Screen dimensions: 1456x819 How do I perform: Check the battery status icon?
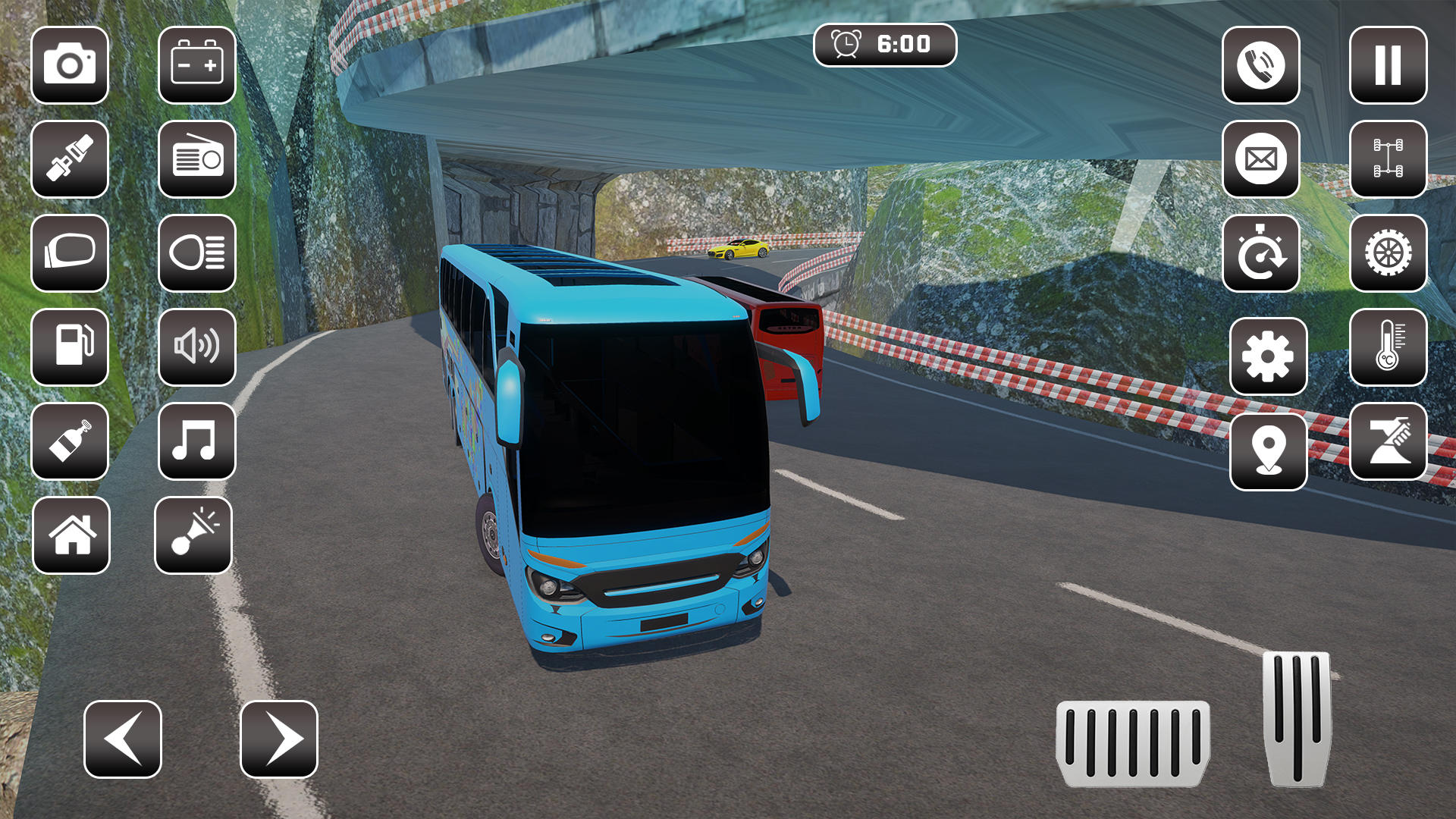coord(196,67)
